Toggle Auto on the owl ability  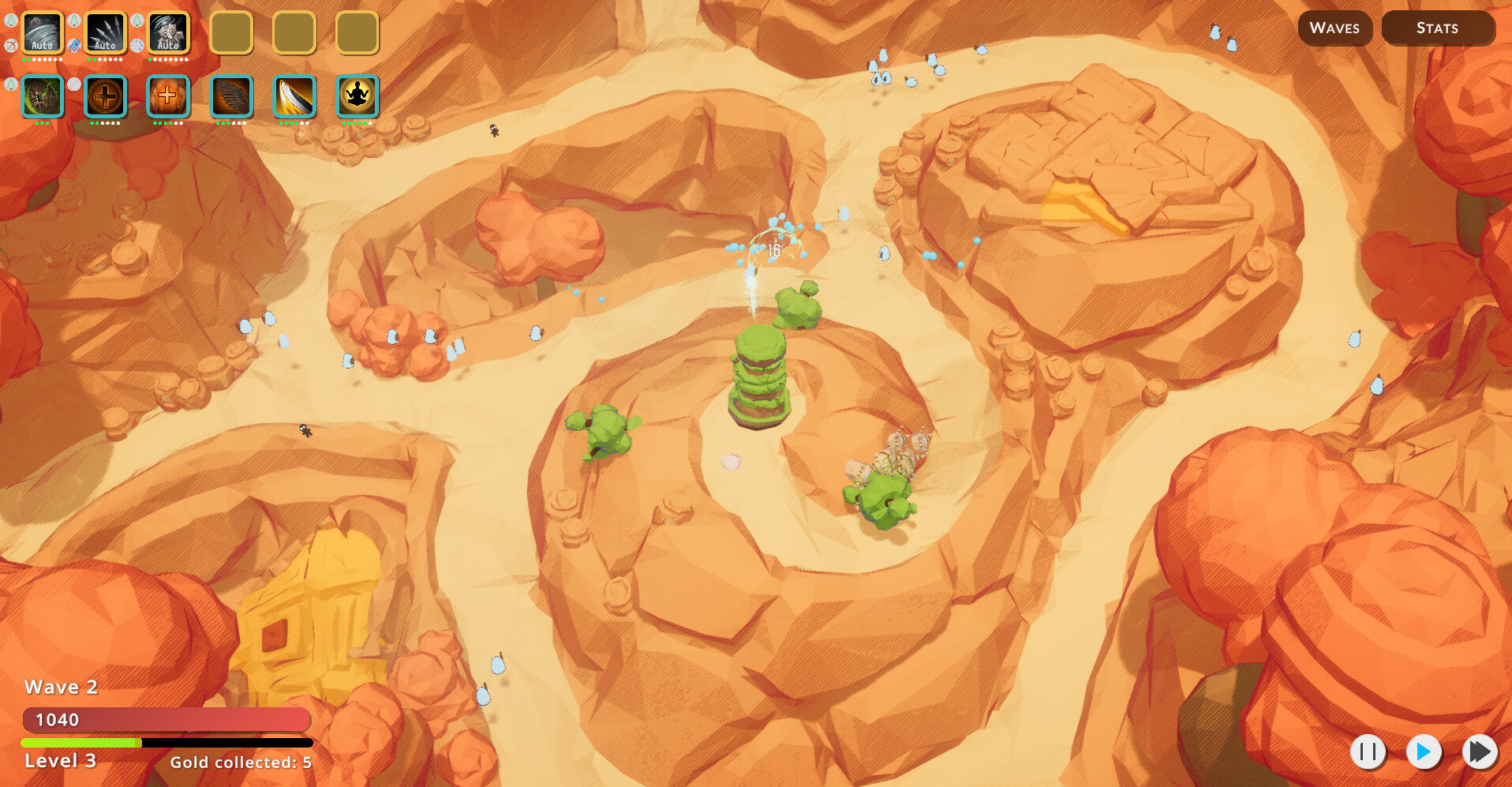167,45
